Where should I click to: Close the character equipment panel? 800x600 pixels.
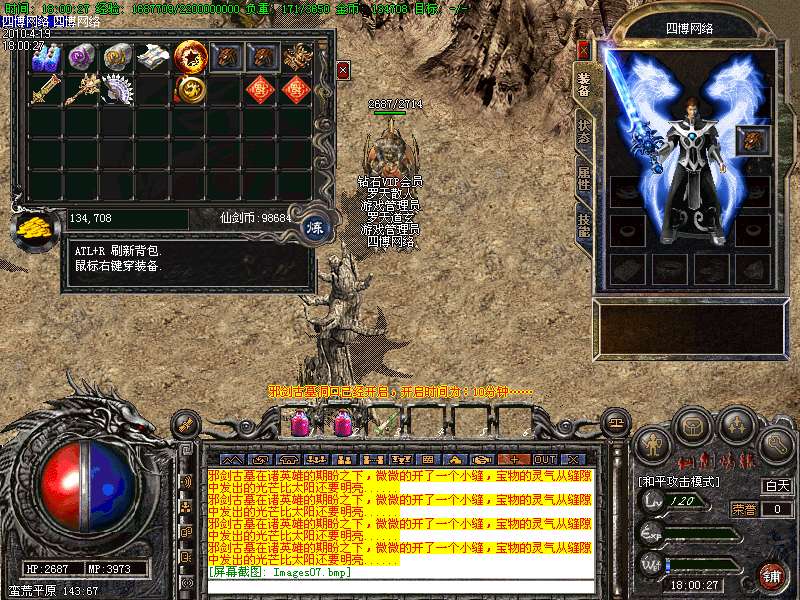pyautogui.click(x=584, y=49)
